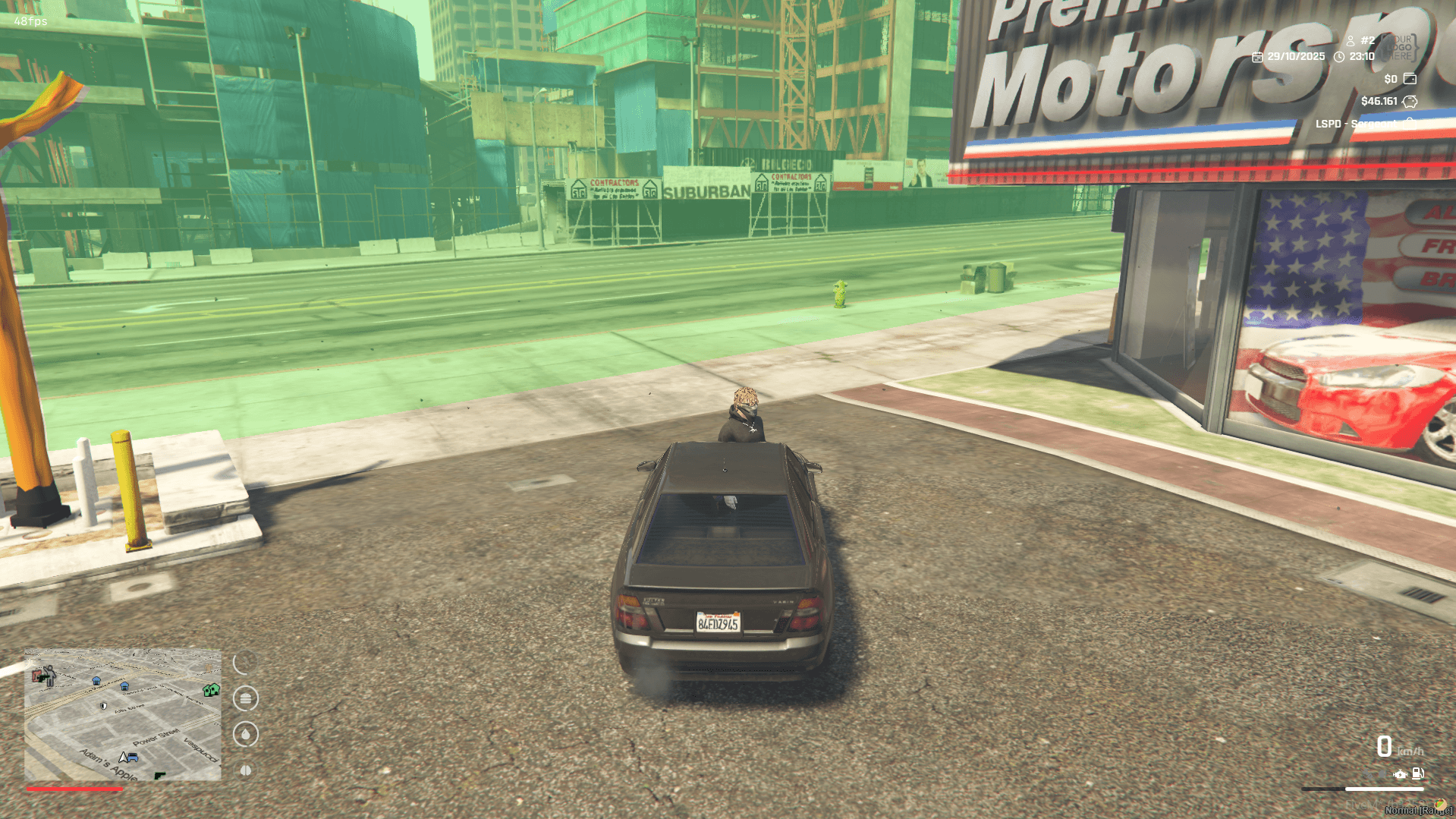Click the calendar date icon

coord(1257,57)
